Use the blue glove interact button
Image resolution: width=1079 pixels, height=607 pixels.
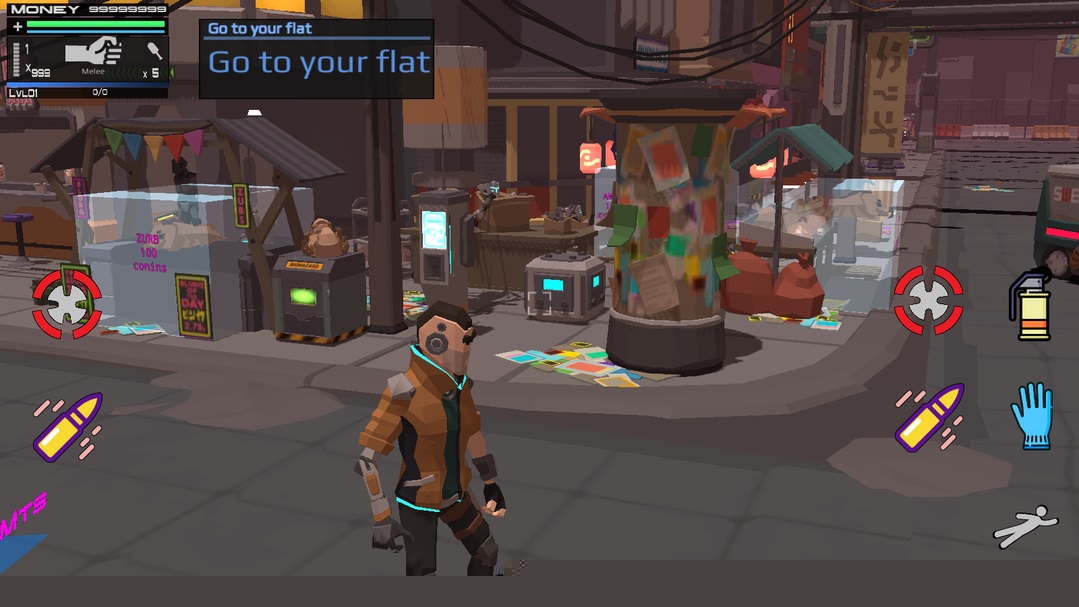tap(1032, 415)
